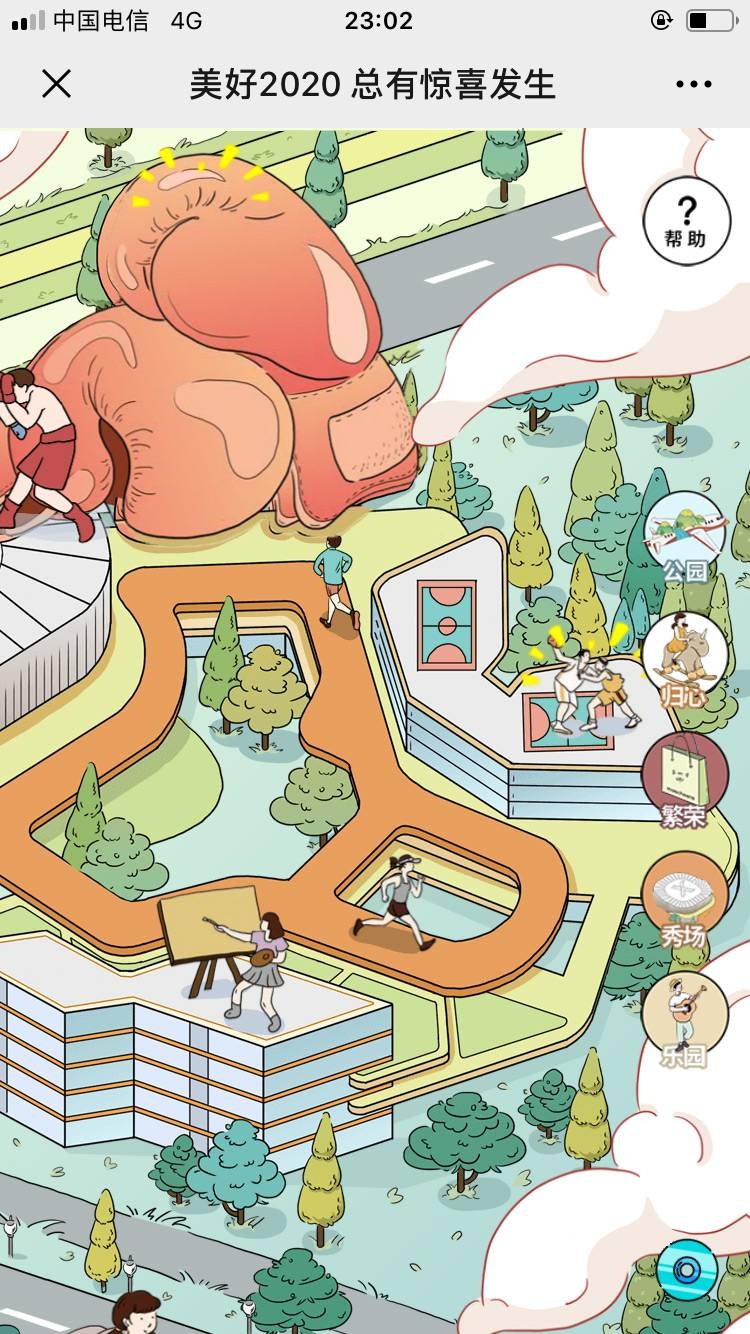This screenshot has width=750, height=1334.
Task: Open the three-dot more options menu
Action: [693, 85]
